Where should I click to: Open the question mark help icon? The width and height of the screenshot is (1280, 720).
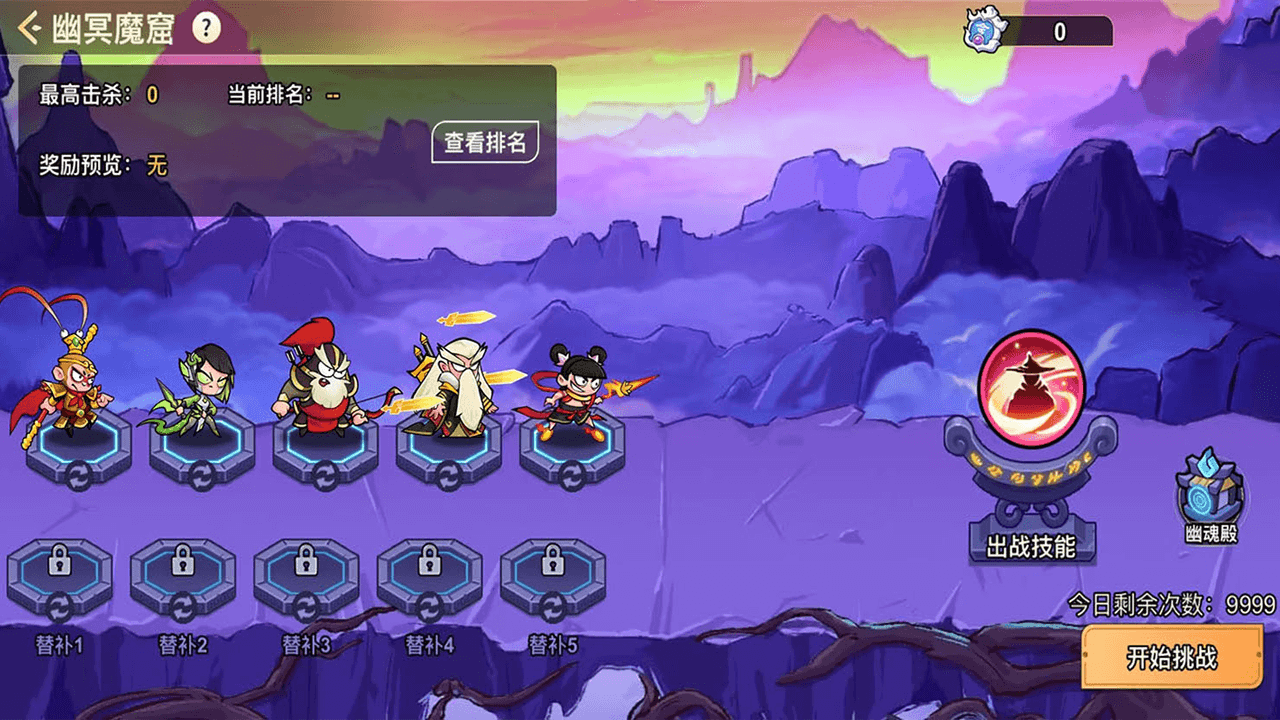(206, 28)
